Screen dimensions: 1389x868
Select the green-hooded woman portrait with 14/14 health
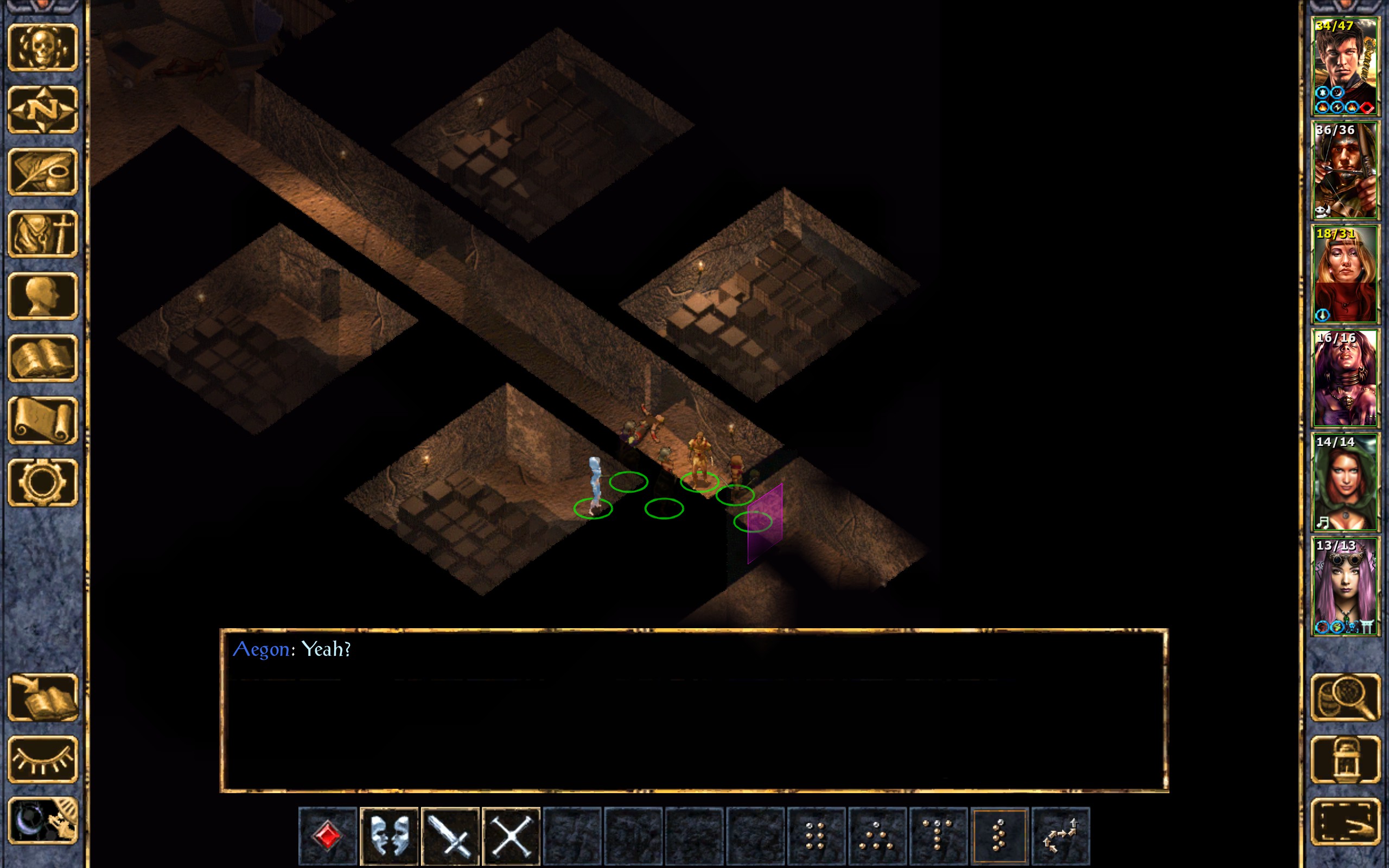[x=1345, y=482]
